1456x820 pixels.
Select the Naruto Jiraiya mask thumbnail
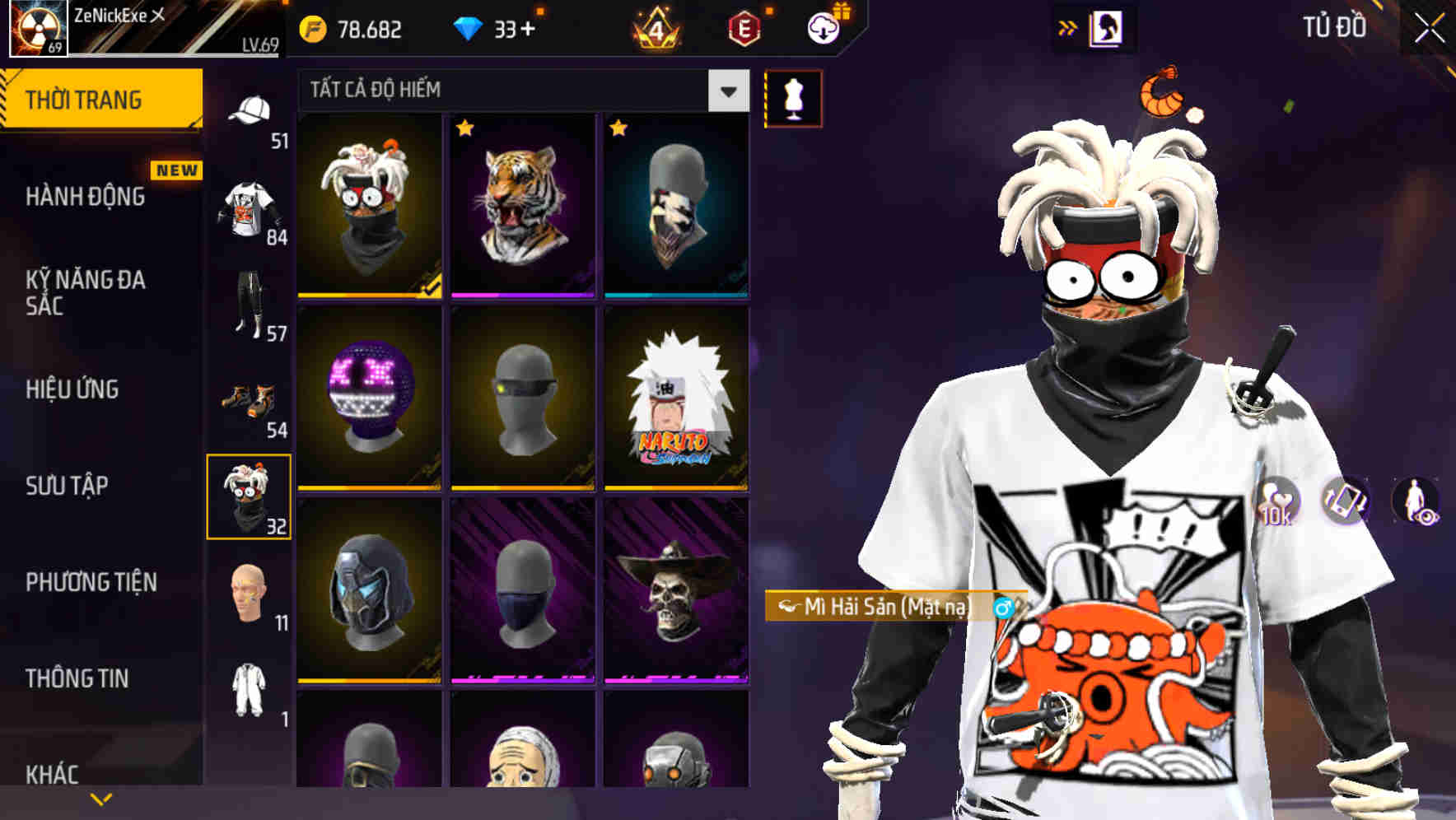click(x=675, y=402)
